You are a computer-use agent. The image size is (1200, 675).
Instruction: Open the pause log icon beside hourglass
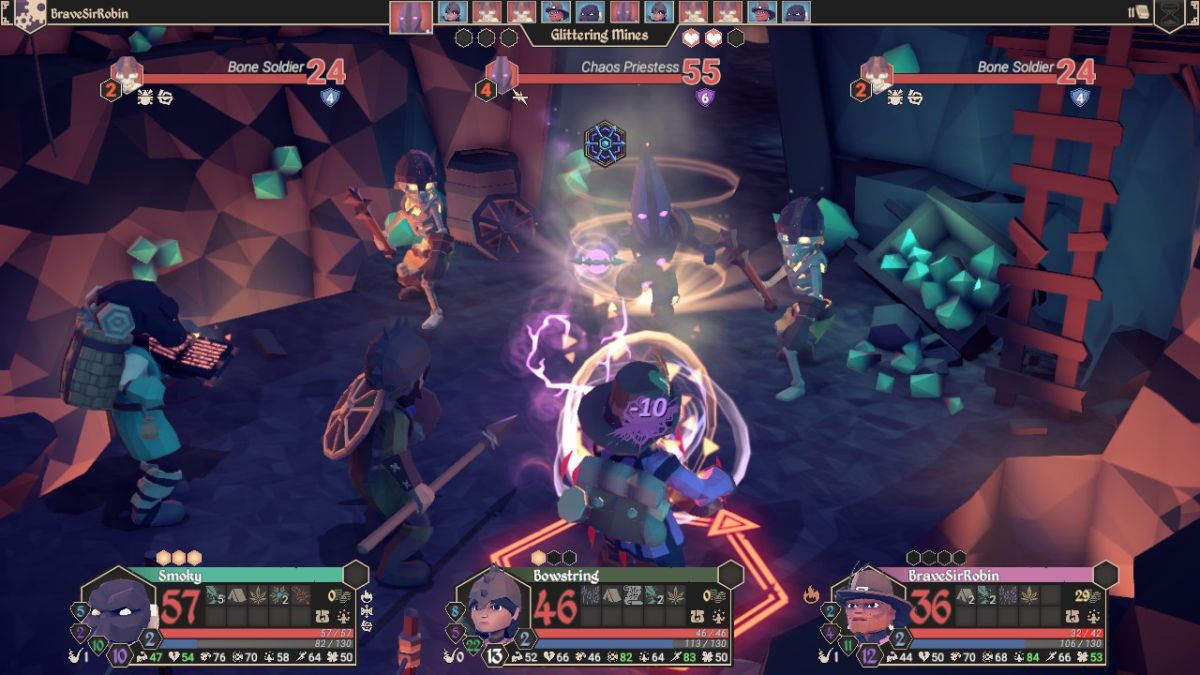tap(1137, 12)
